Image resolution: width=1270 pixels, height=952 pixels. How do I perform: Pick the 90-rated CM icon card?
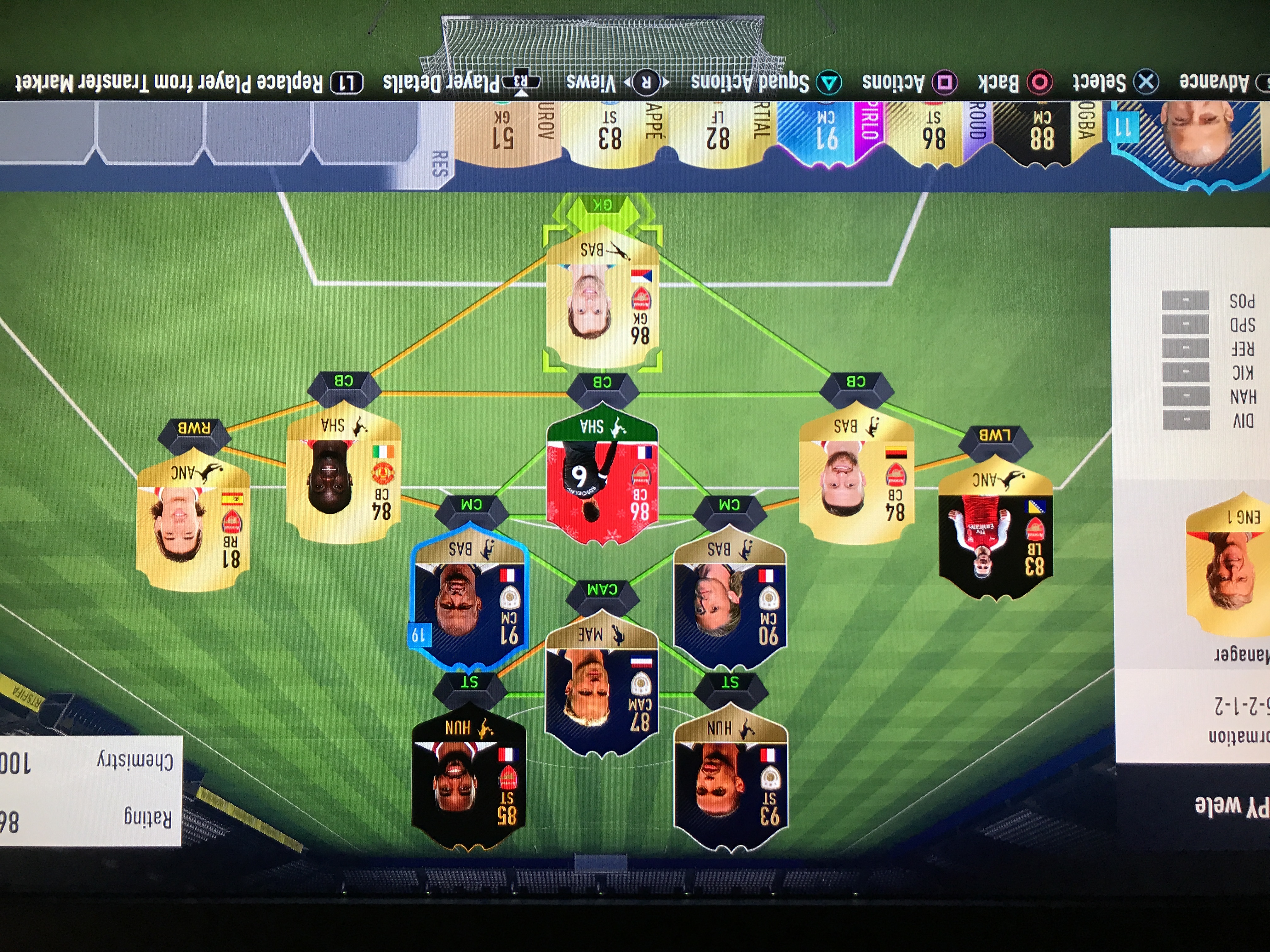[x=729, y=600]
